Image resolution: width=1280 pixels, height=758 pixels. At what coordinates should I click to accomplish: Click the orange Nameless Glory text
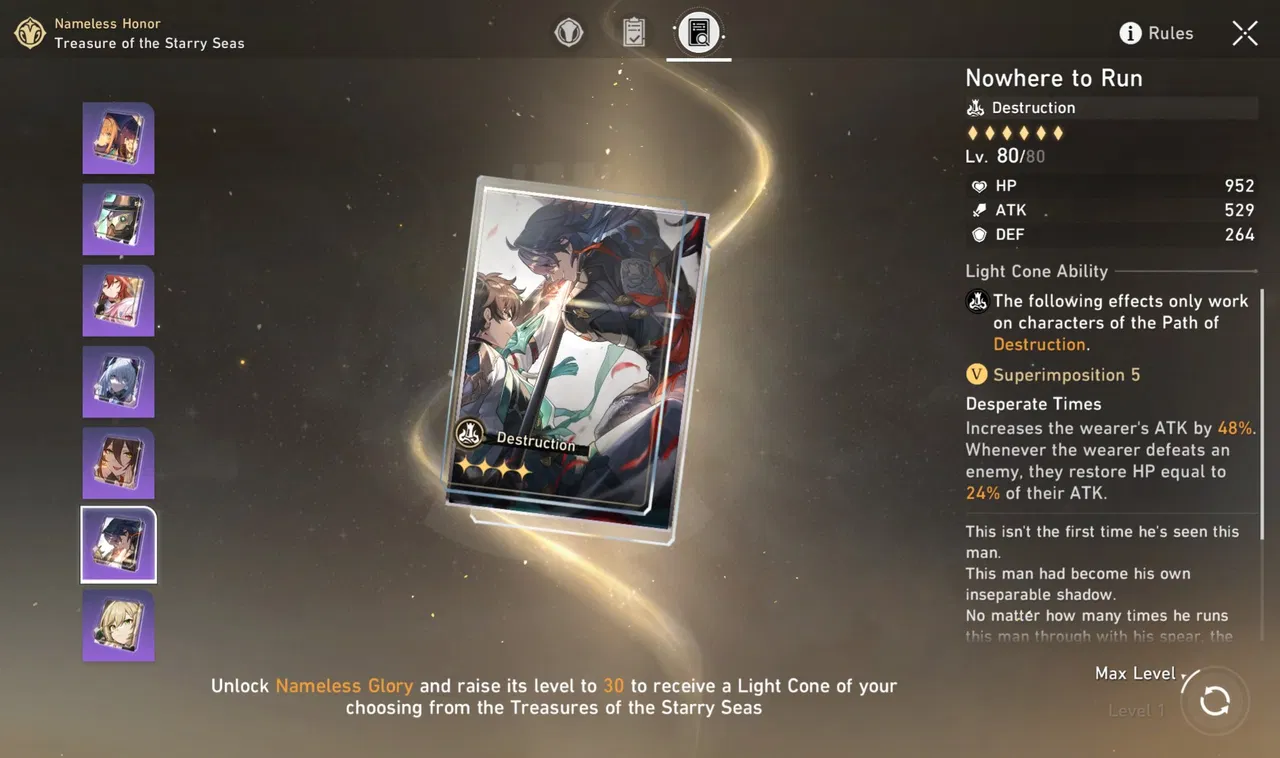coord(344,686)
